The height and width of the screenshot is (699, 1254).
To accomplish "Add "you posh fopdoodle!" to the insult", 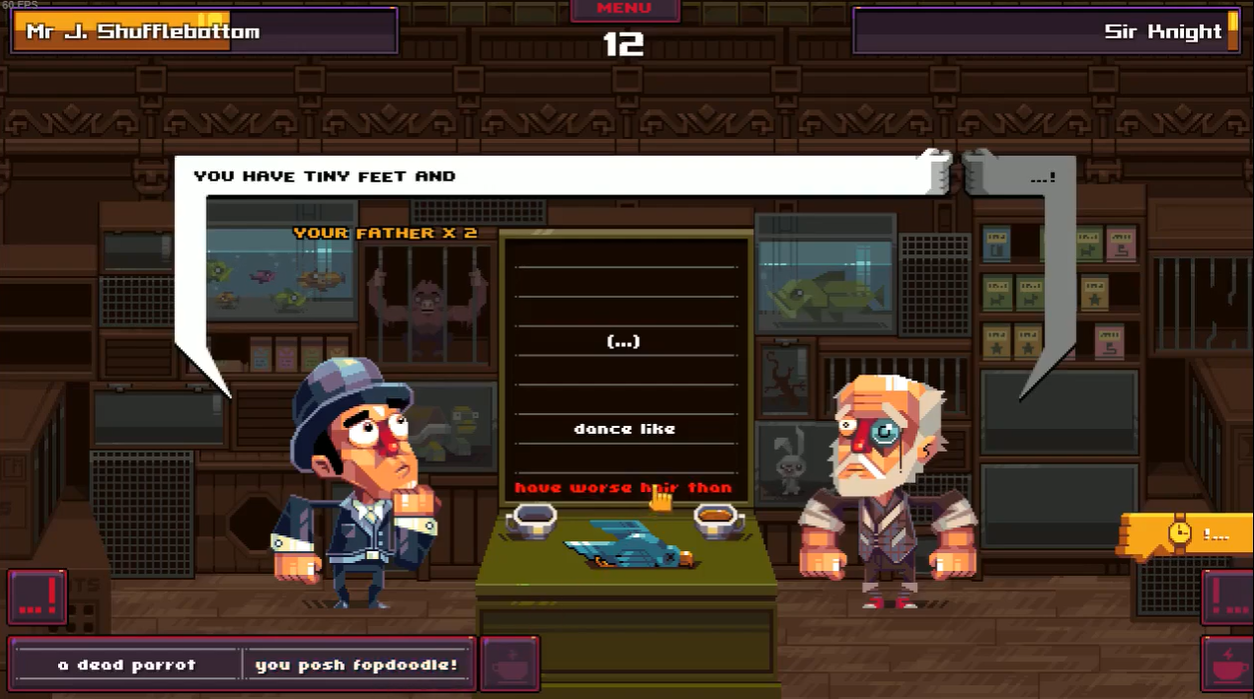I will pyautogui.click(x=356, y=664).
